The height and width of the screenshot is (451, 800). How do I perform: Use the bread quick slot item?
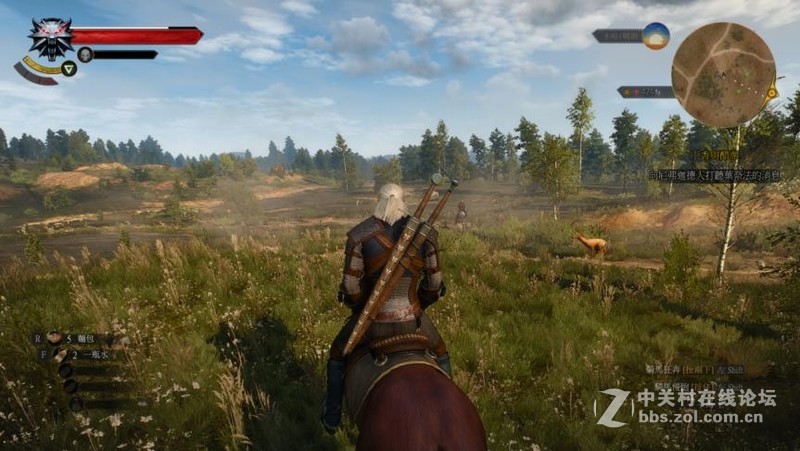(55, 338)
